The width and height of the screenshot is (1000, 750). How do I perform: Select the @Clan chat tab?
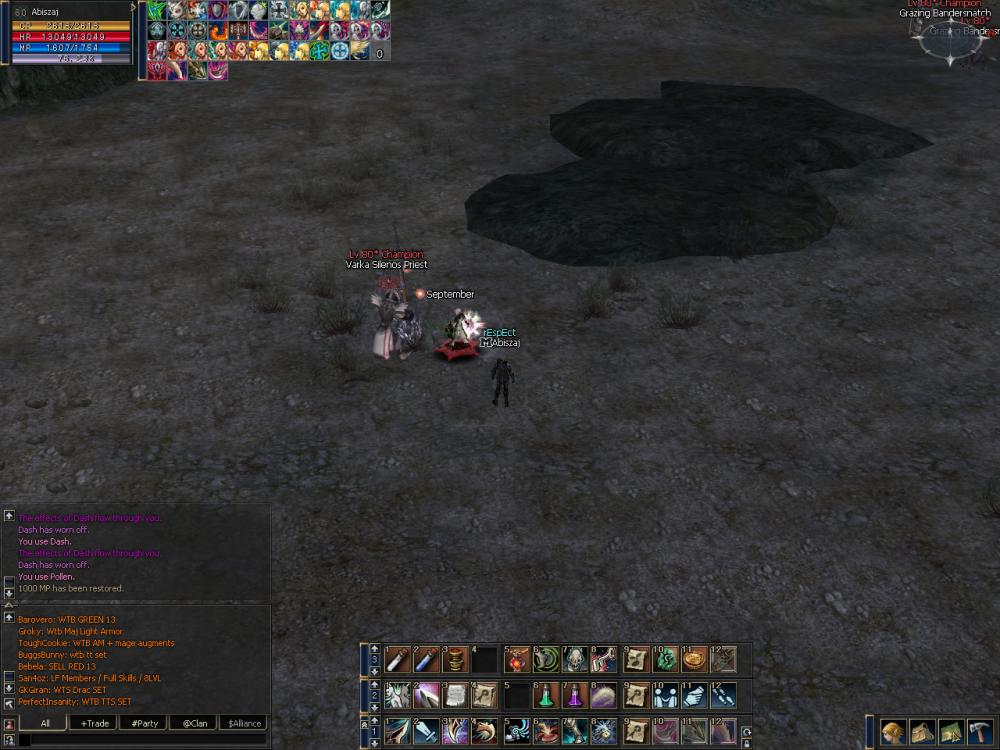pos(195,723)
